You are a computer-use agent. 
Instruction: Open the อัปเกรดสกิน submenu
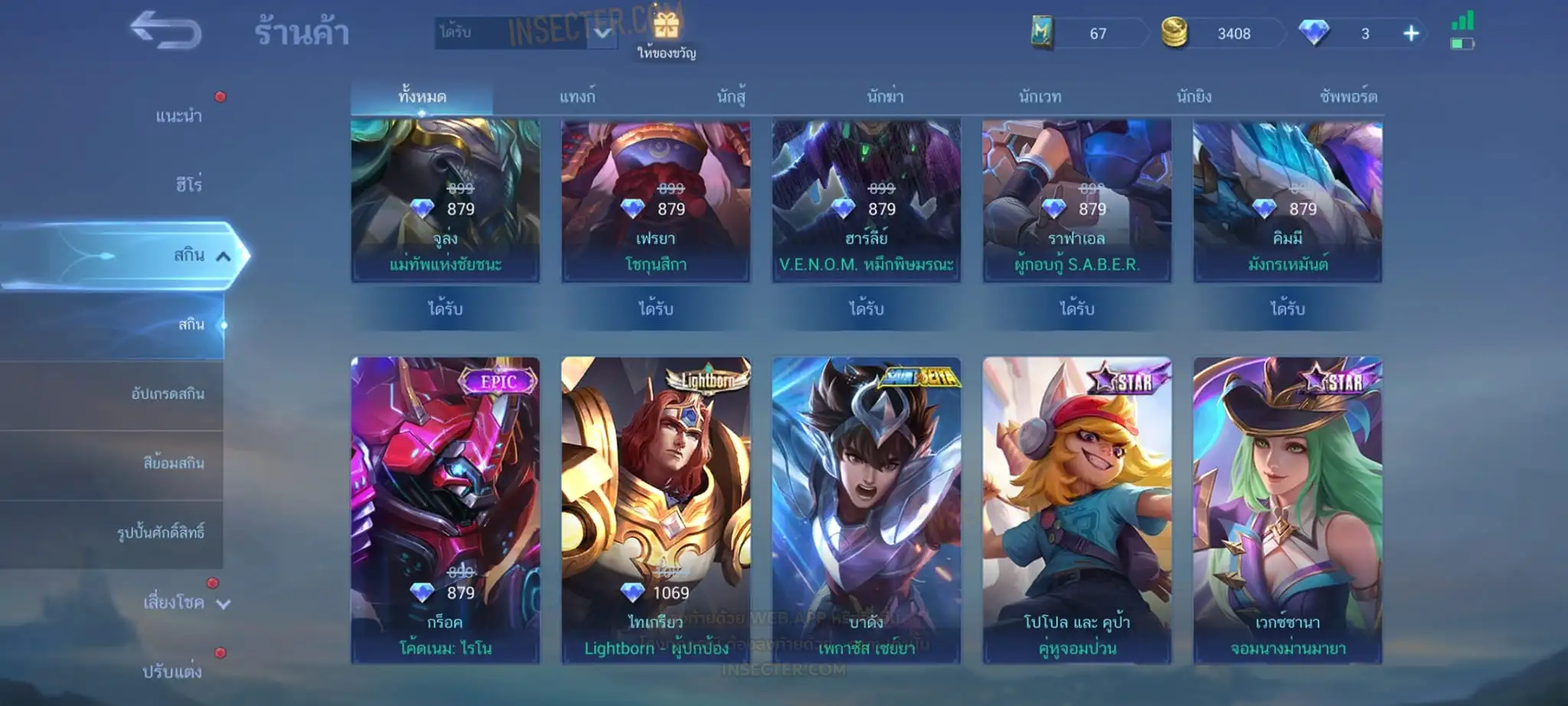point(168,394)
